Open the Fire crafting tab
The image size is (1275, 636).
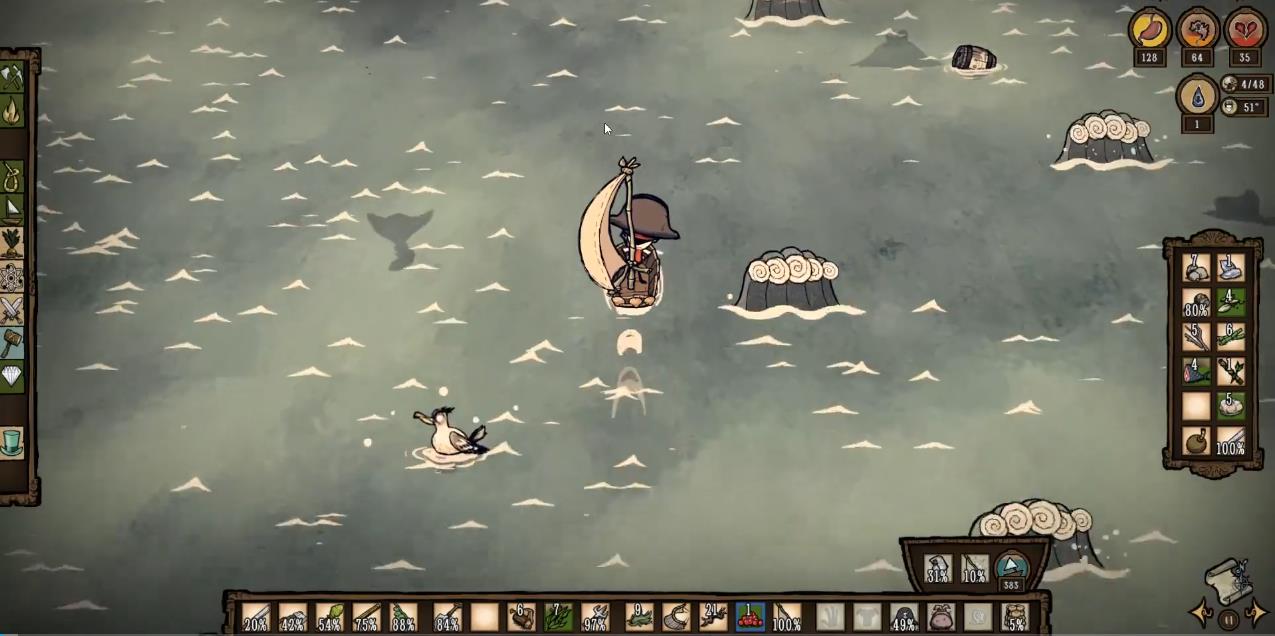click(12, 111)
